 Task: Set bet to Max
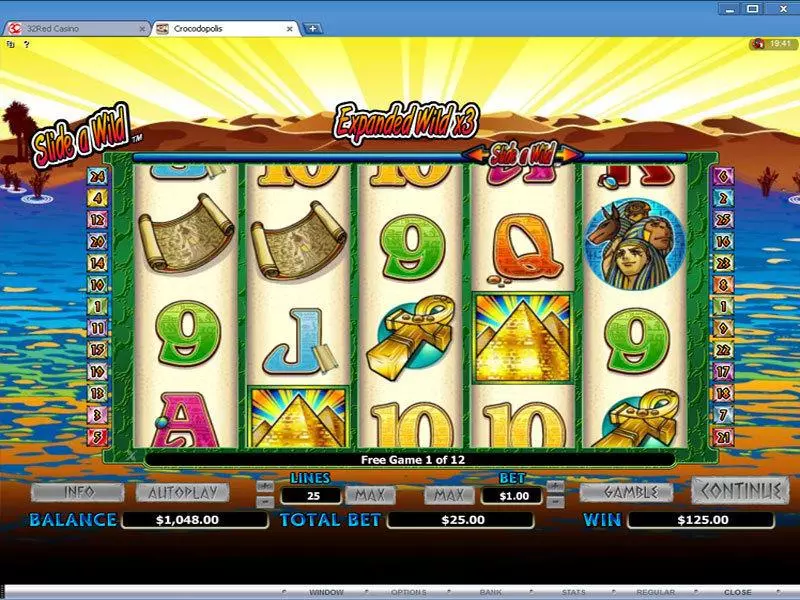coord(449,495)
